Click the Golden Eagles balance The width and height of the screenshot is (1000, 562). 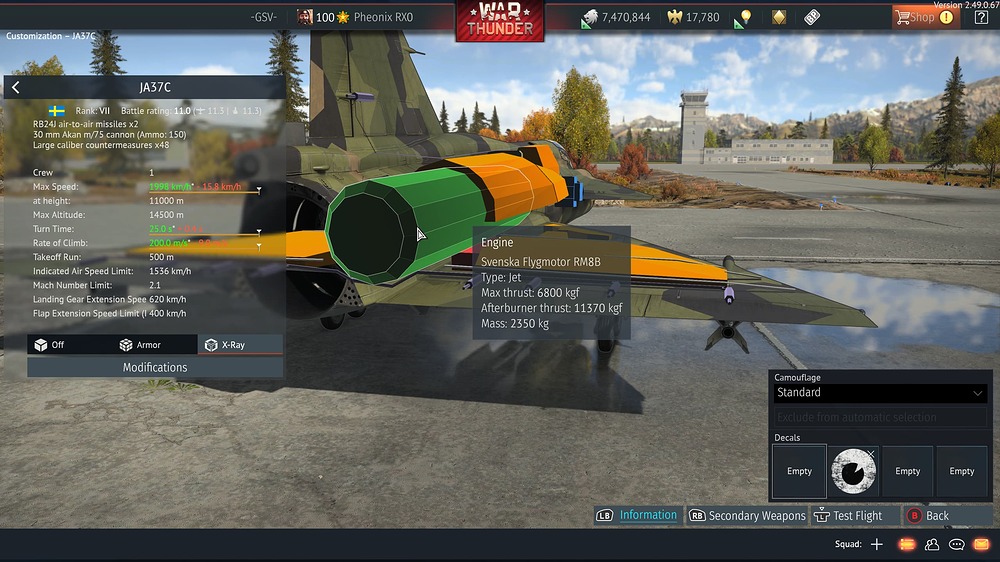(693, 17)
